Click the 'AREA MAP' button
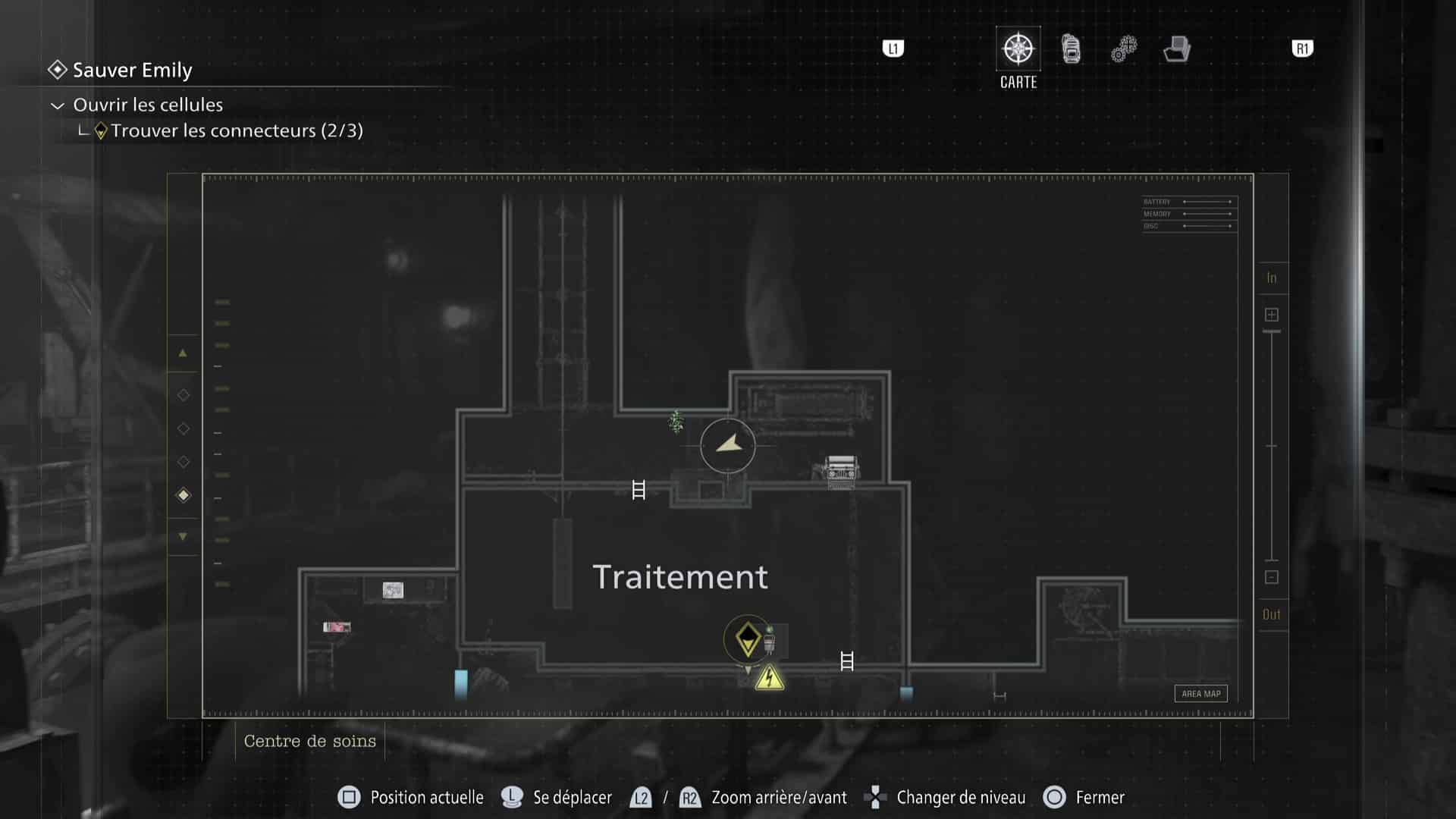 pyautogui.click(x=1200, y=693)
